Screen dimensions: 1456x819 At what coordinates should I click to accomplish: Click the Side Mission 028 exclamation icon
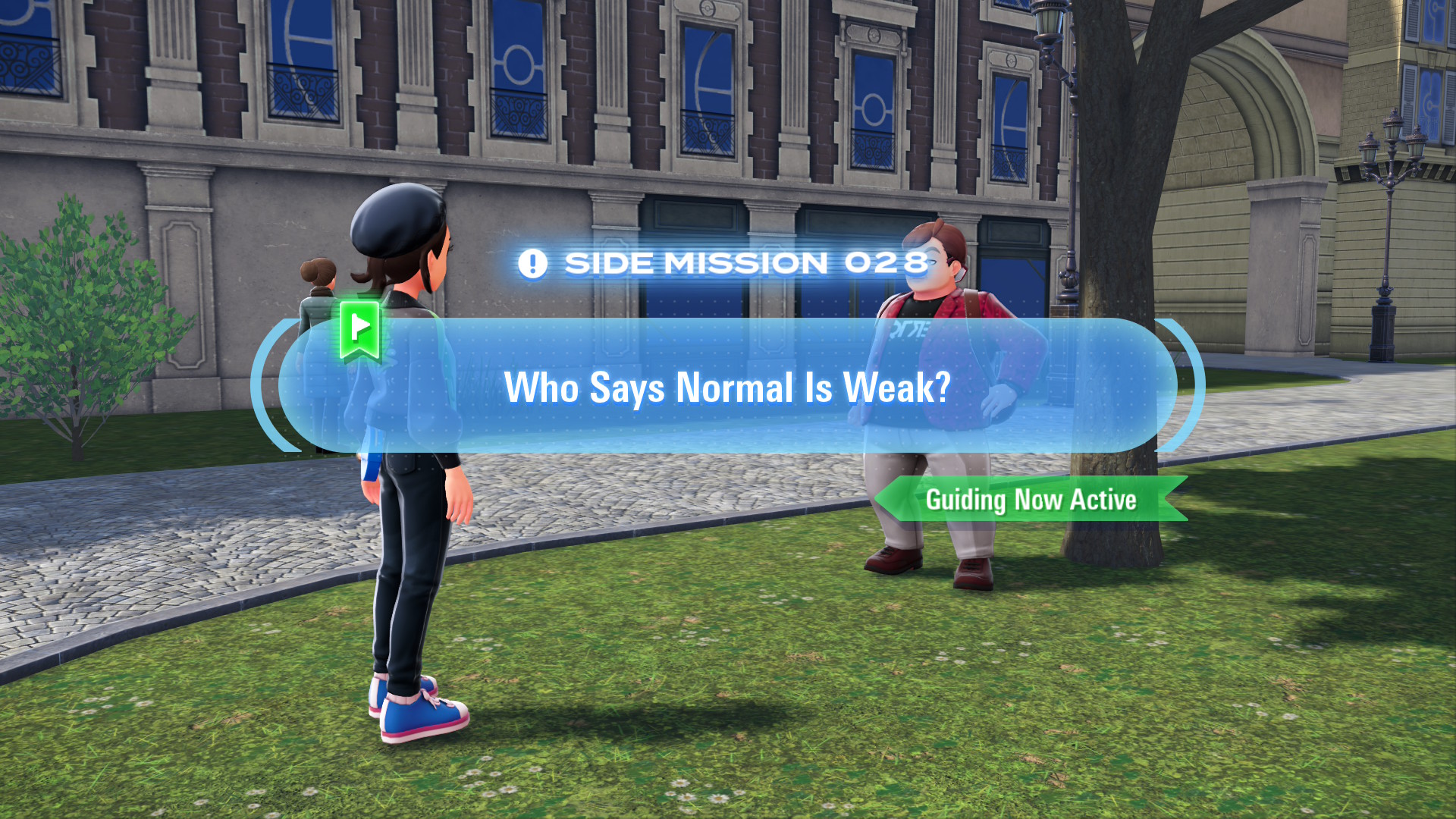532,264
